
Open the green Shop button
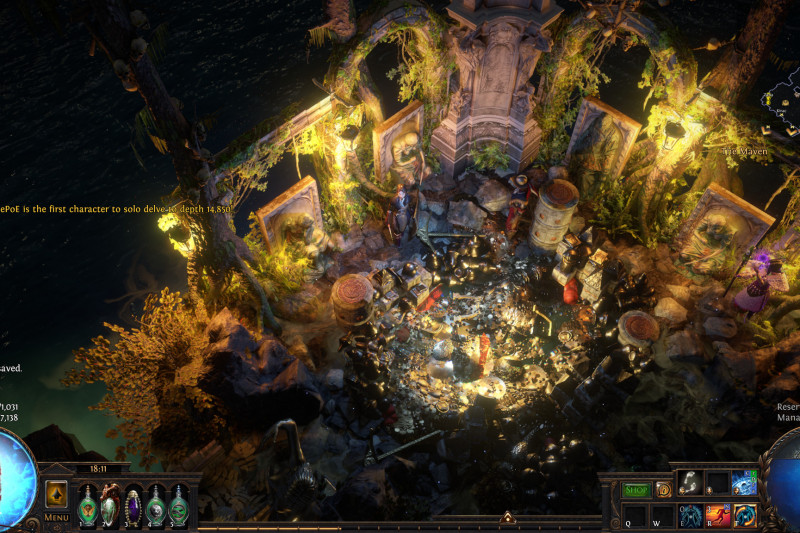click(x=637, y=490)
